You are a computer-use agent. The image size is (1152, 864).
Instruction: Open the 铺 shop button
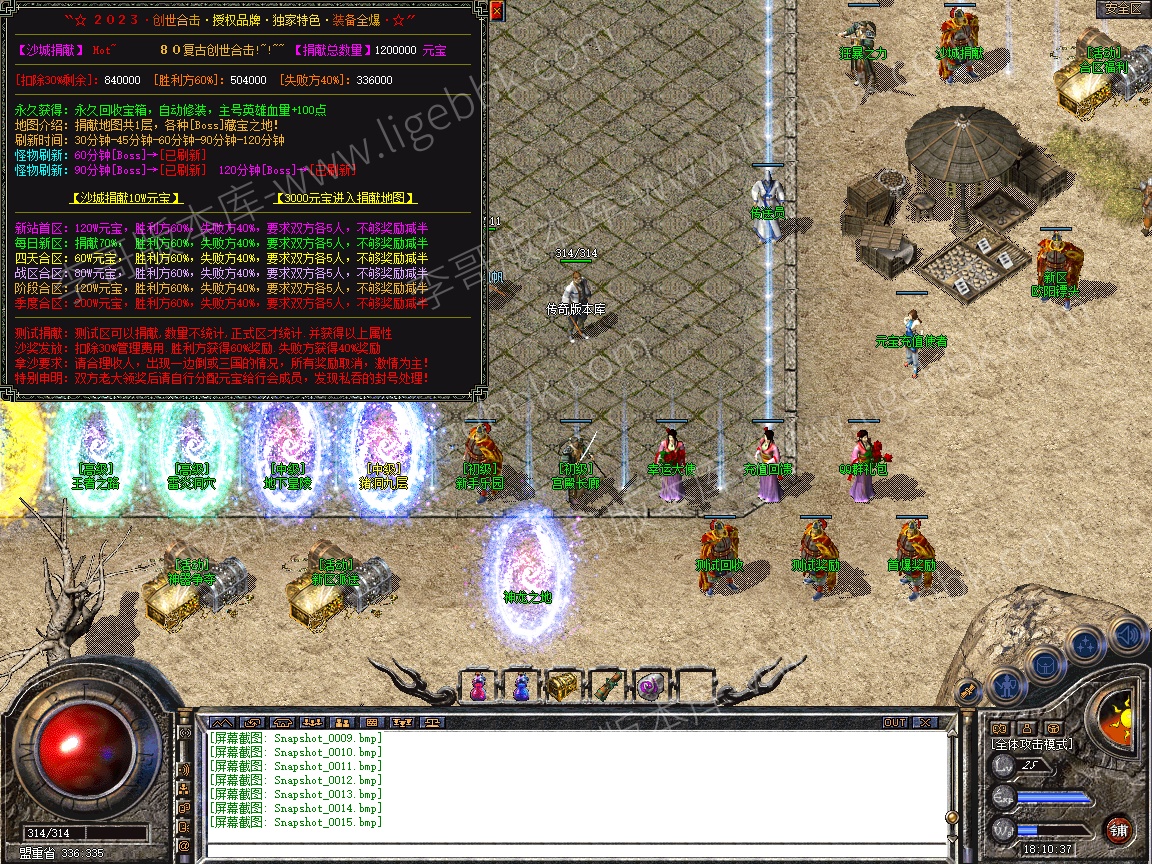pyautogui.click(x=1118, y=830)
